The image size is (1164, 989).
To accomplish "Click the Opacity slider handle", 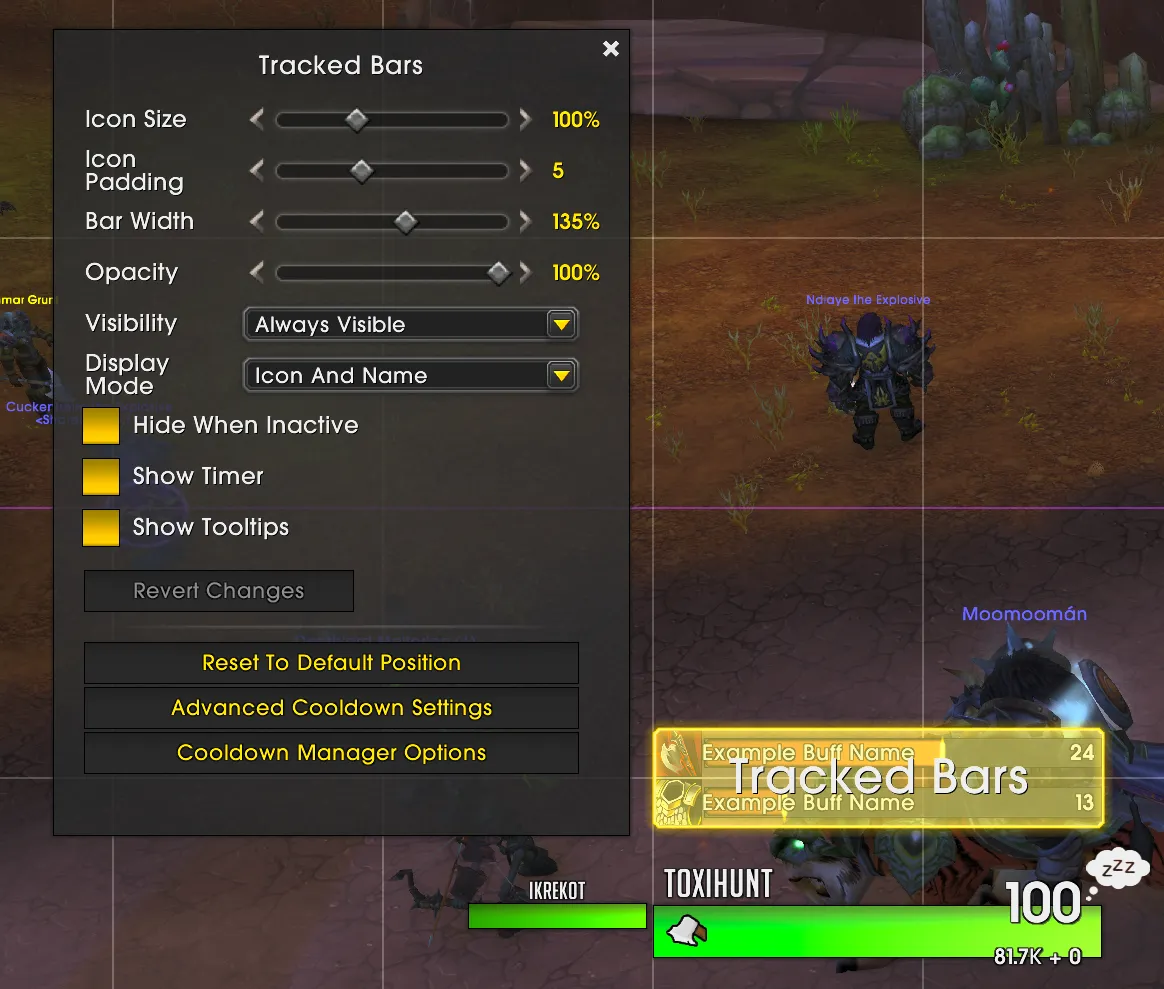I will pyautogui.click(x=497, y=273).
